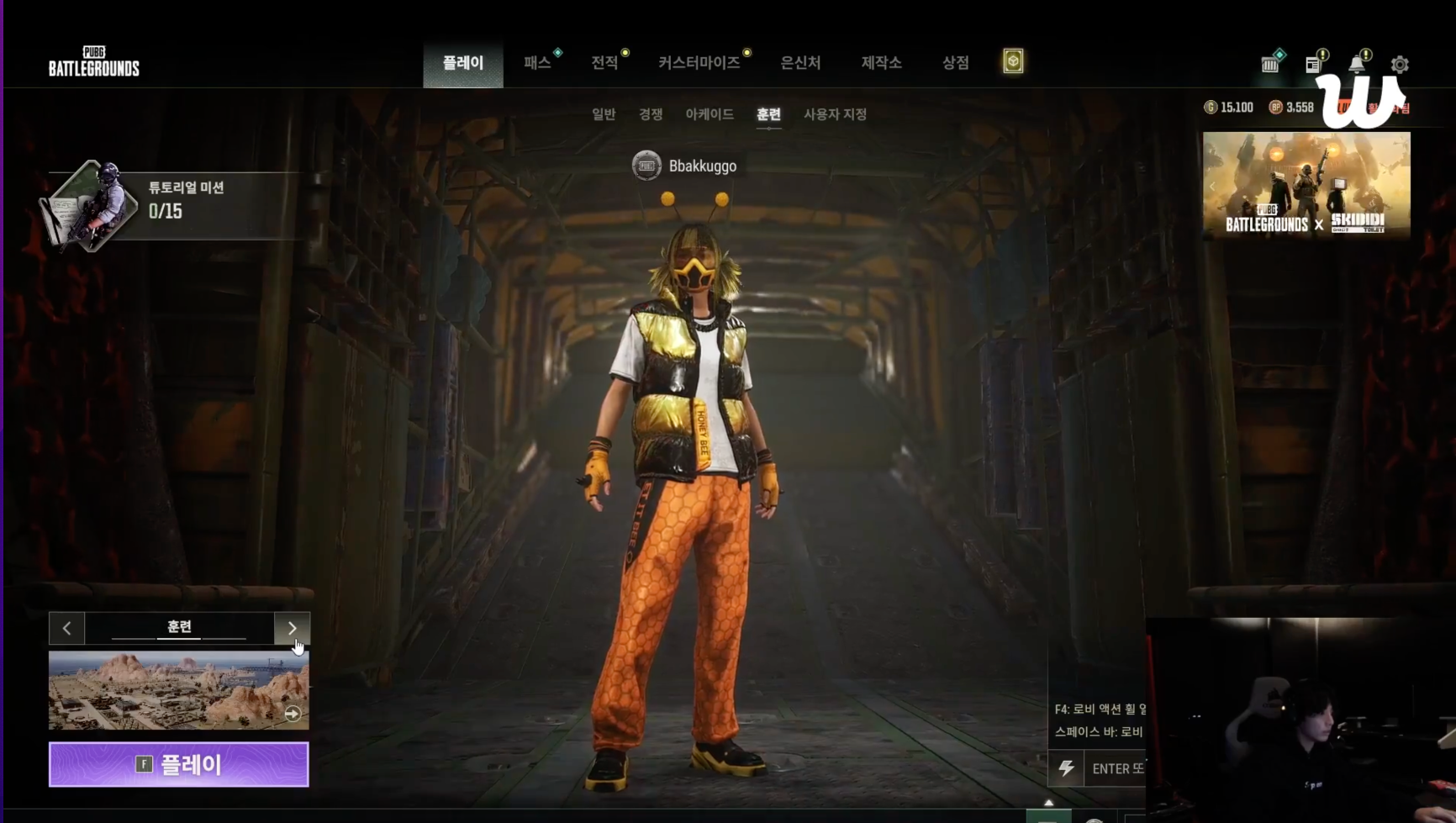Start the match with the purple 플레이 button
Image resolution: width=1456 pixels, height=823 pixels.
click(x=178, y=764)
